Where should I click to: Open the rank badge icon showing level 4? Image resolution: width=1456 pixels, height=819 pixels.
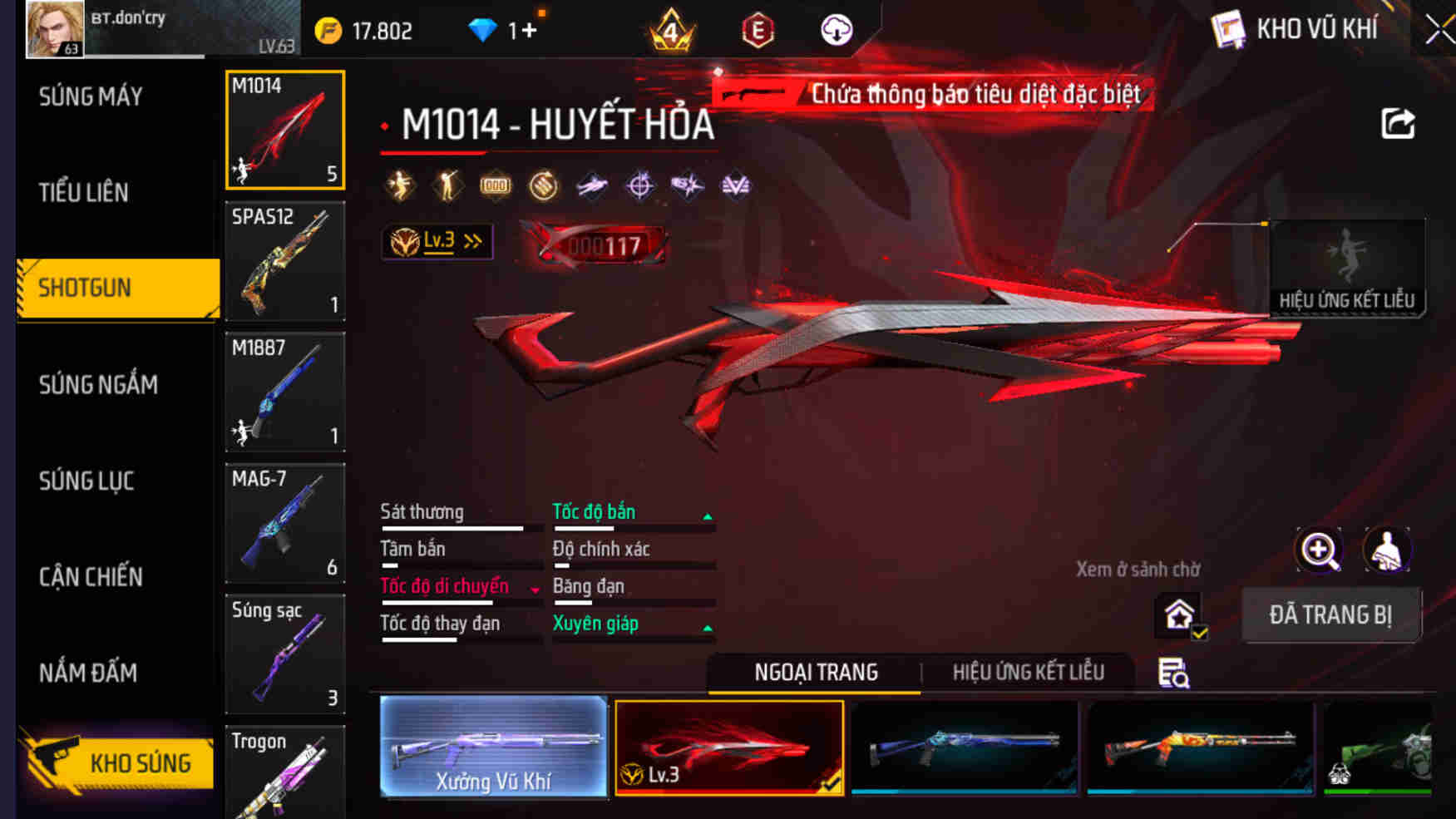tap(674, 27)
